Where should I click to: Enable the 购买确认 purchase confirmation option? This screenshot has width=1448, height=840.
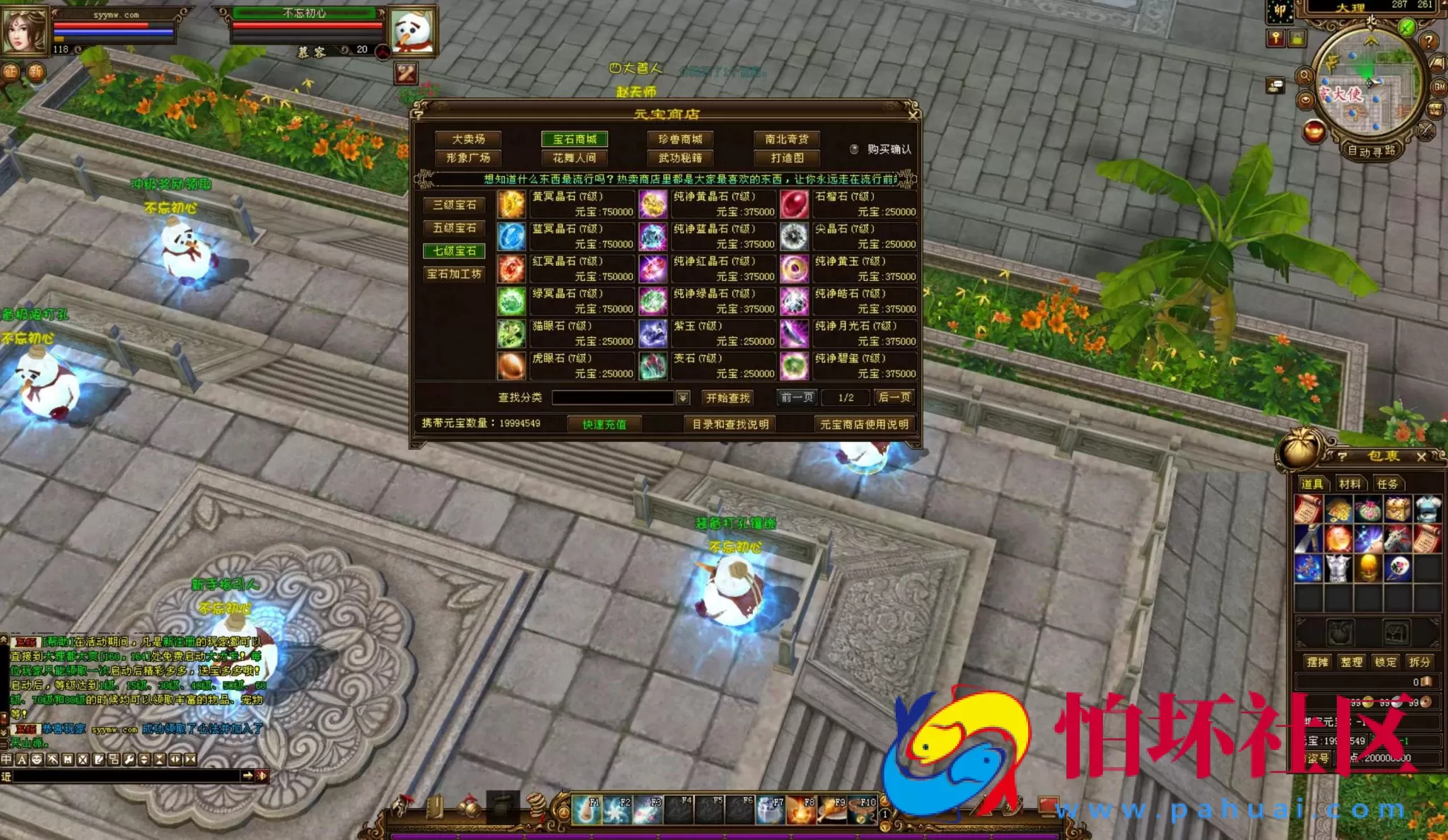pos(854,149)
